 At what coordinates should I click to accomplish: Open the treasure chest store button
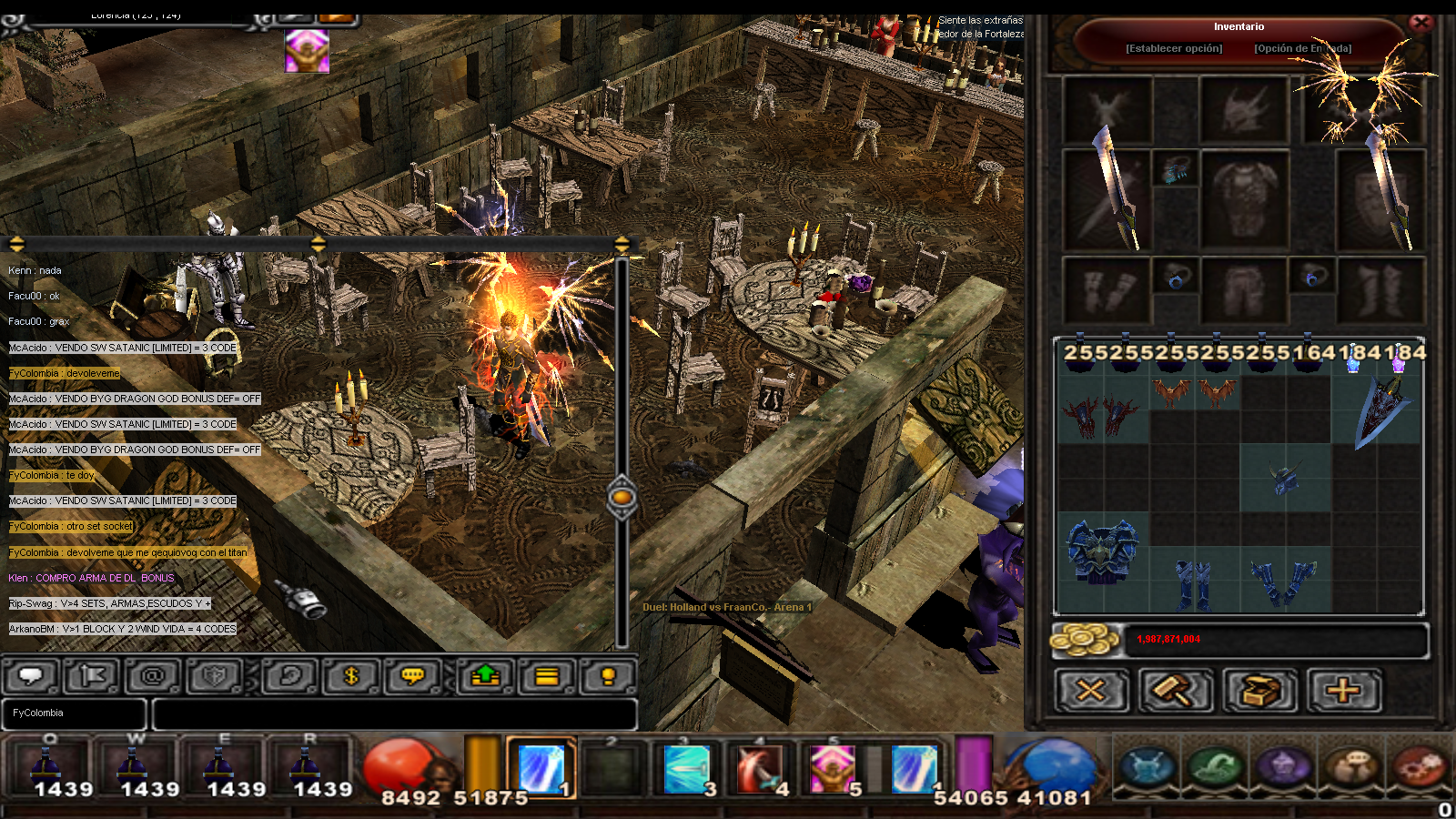1259,691
